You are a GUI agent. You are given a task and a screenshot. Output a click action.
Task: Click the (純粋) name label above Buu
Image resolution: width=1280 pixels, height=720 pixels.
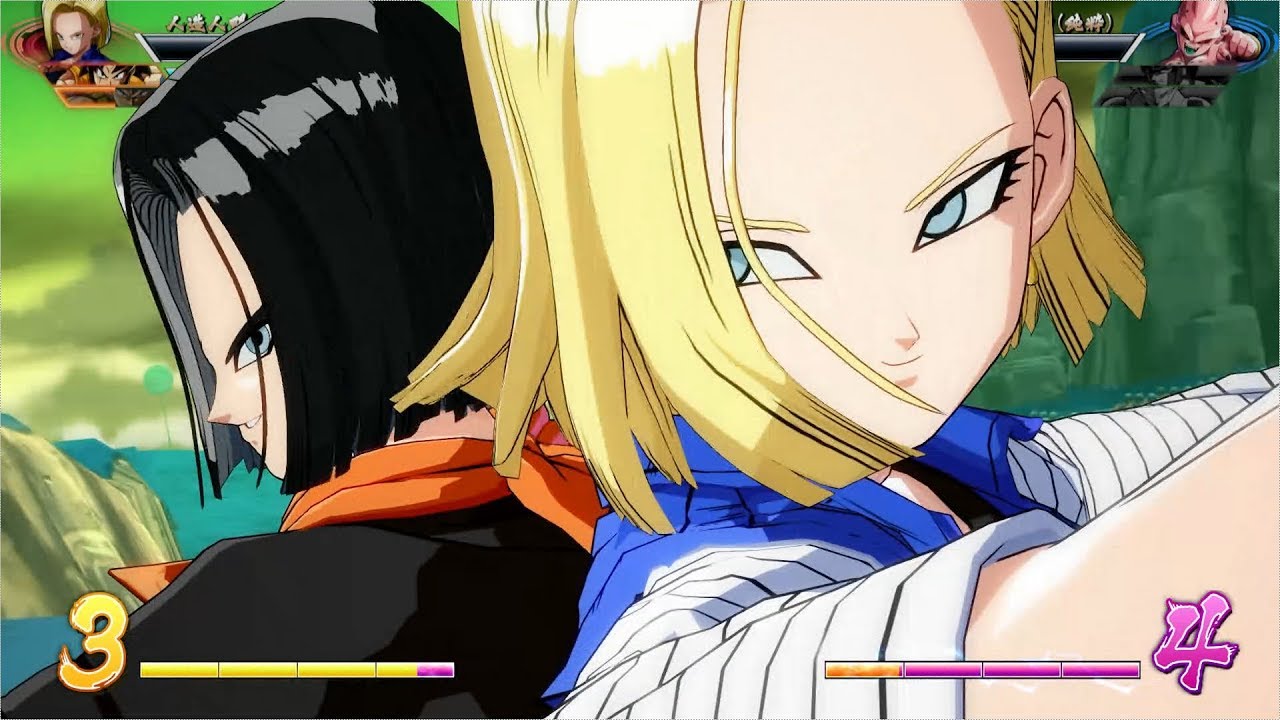[x=1083, y=22]
